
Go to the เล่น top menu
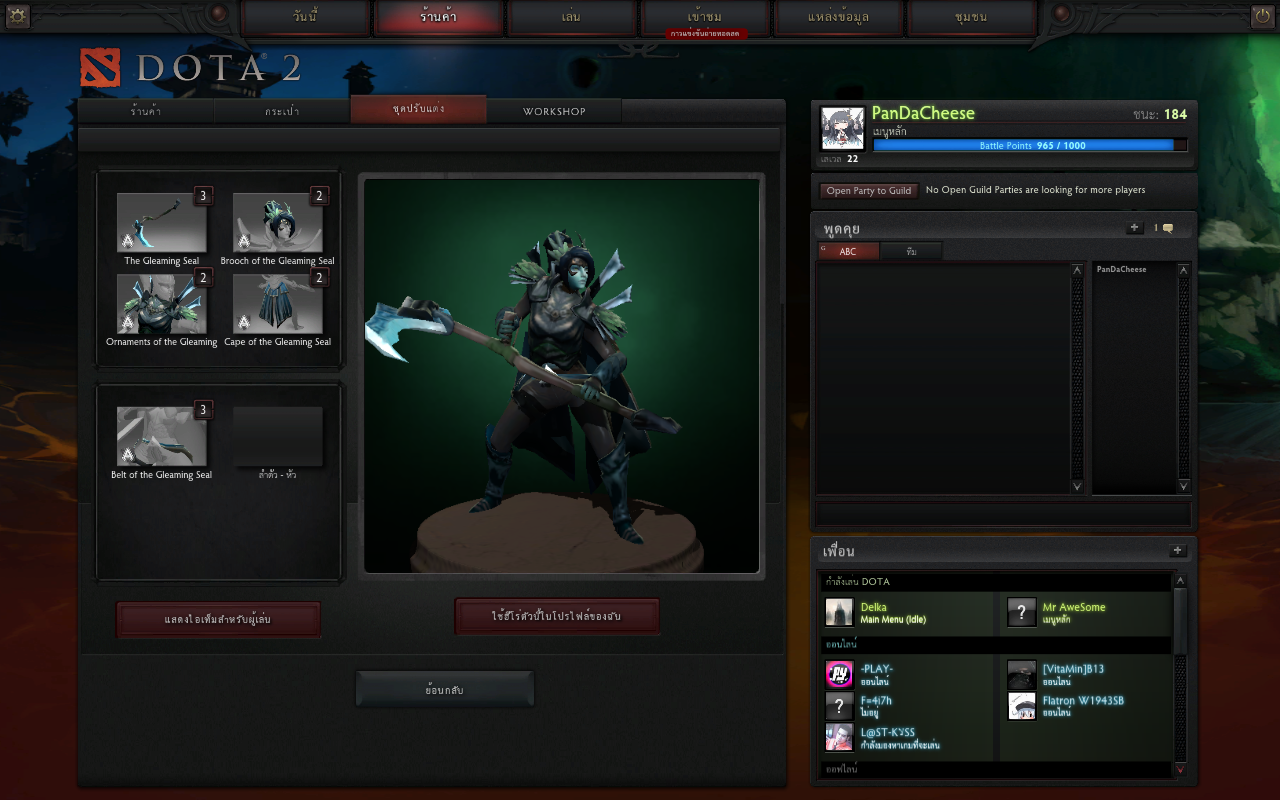(572, 18)
